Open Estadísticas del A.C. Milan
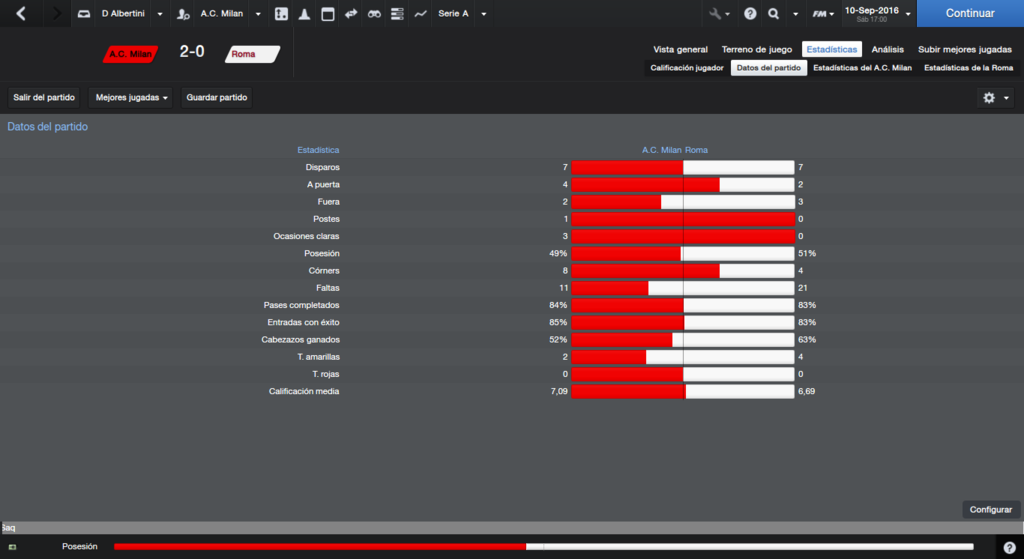 pyautogui.click(x=862, y=68)
